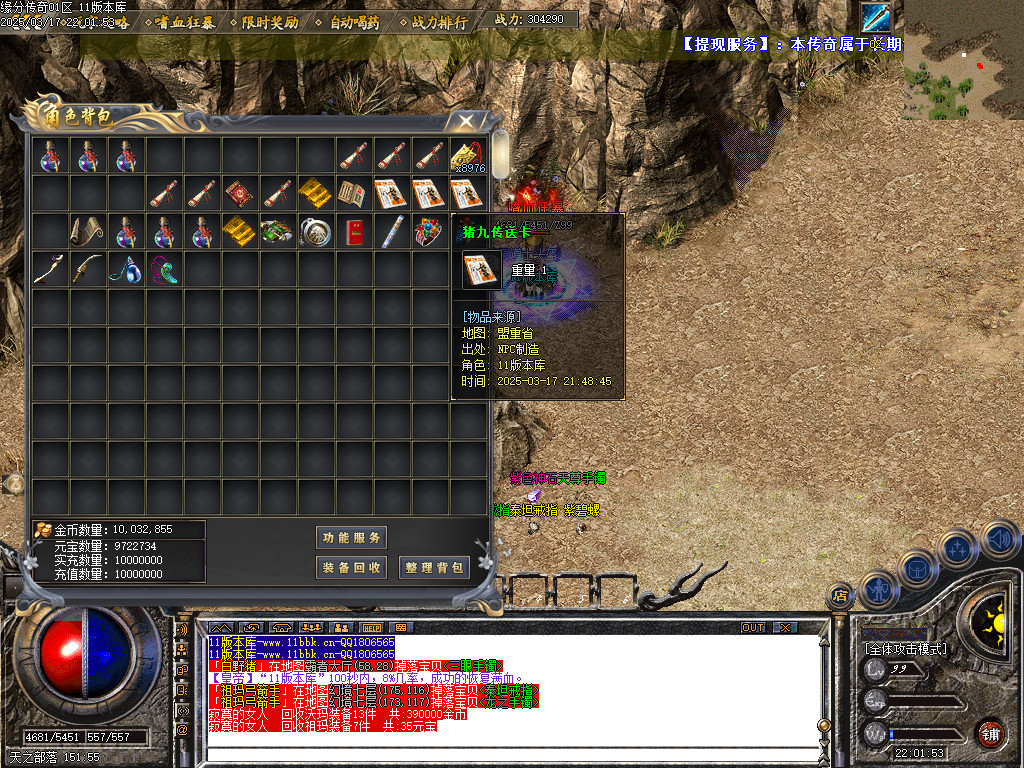Open the 店 shop icon
The height and width of the screenshot is (768, 1024).
pos(840,597)
